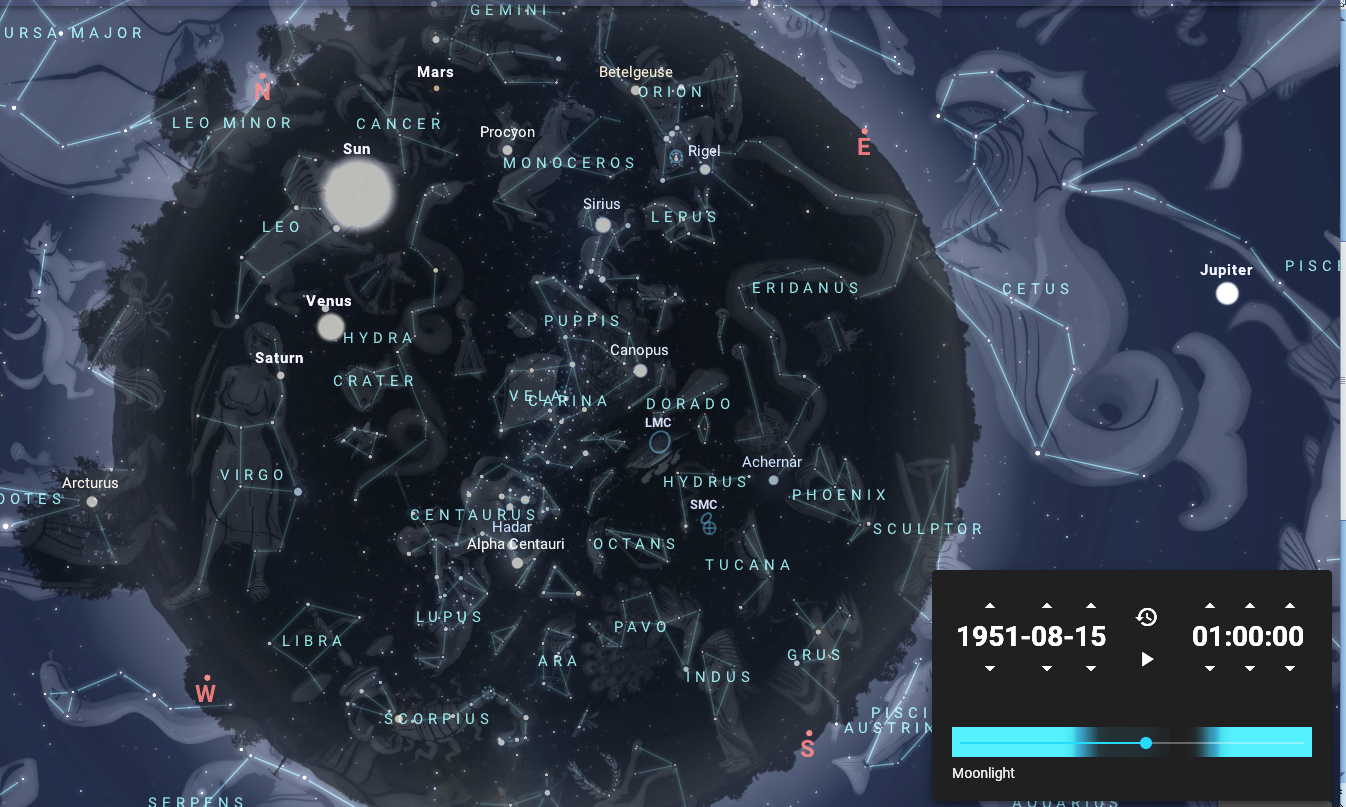Raise the hour with its up arrow
The width and height of the screenshot is (1346, 807).
coord(1210,606)
